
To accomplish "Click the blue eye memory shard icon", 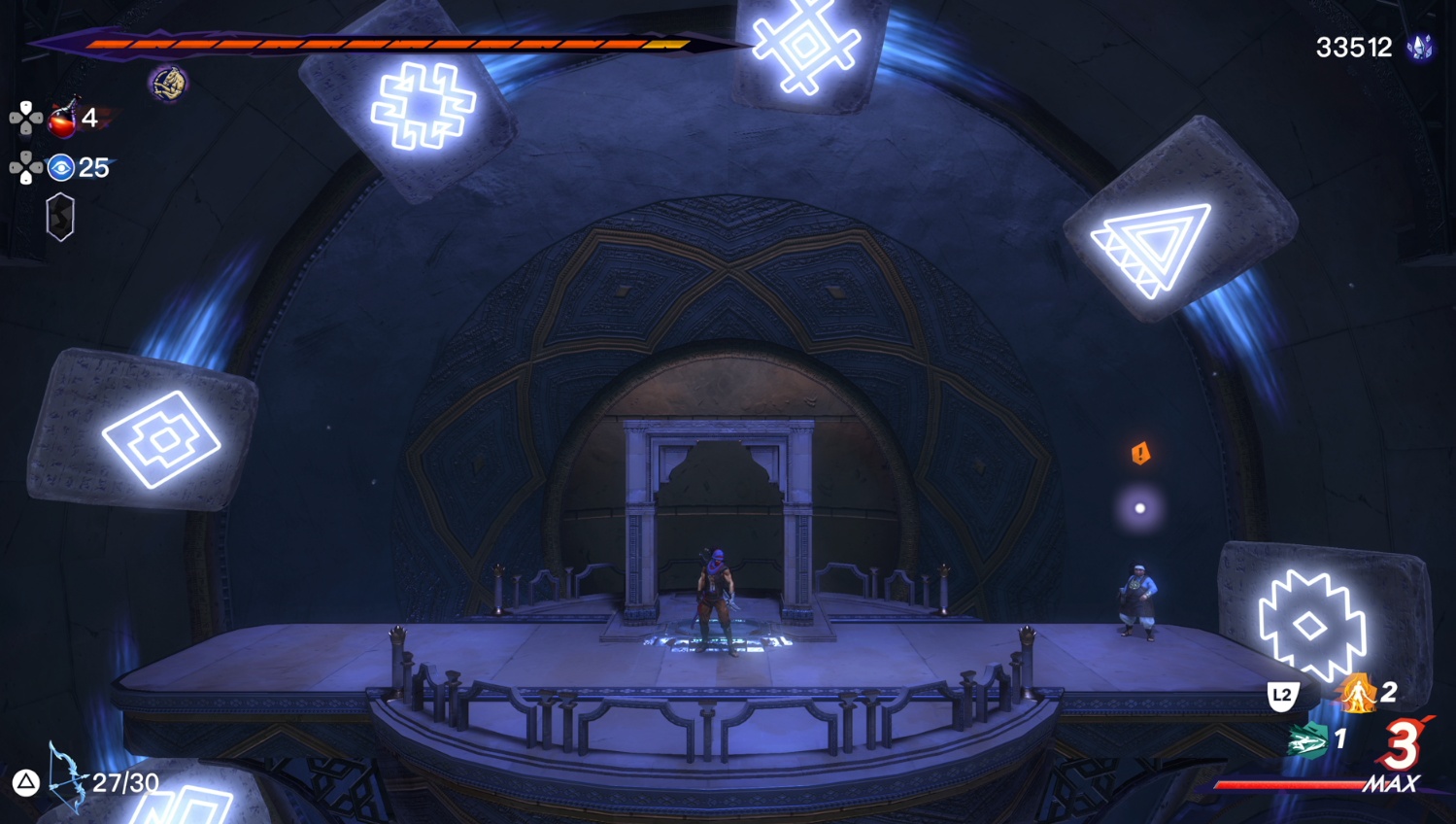I will (61, 168).
